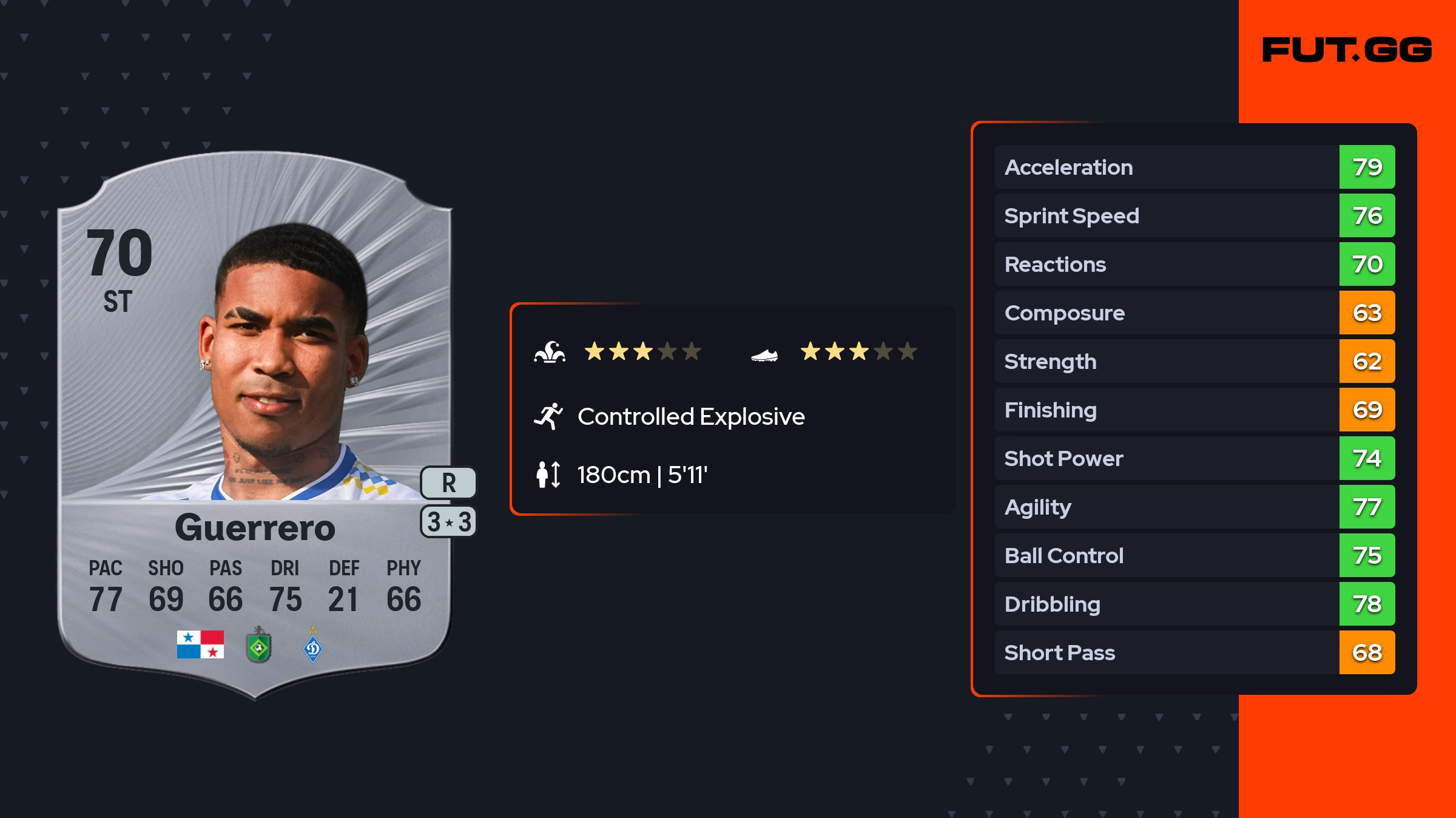This screenshot has width=1456, height=818.
Task: Select the Shot Power stat row
Action: (1194, 458)
